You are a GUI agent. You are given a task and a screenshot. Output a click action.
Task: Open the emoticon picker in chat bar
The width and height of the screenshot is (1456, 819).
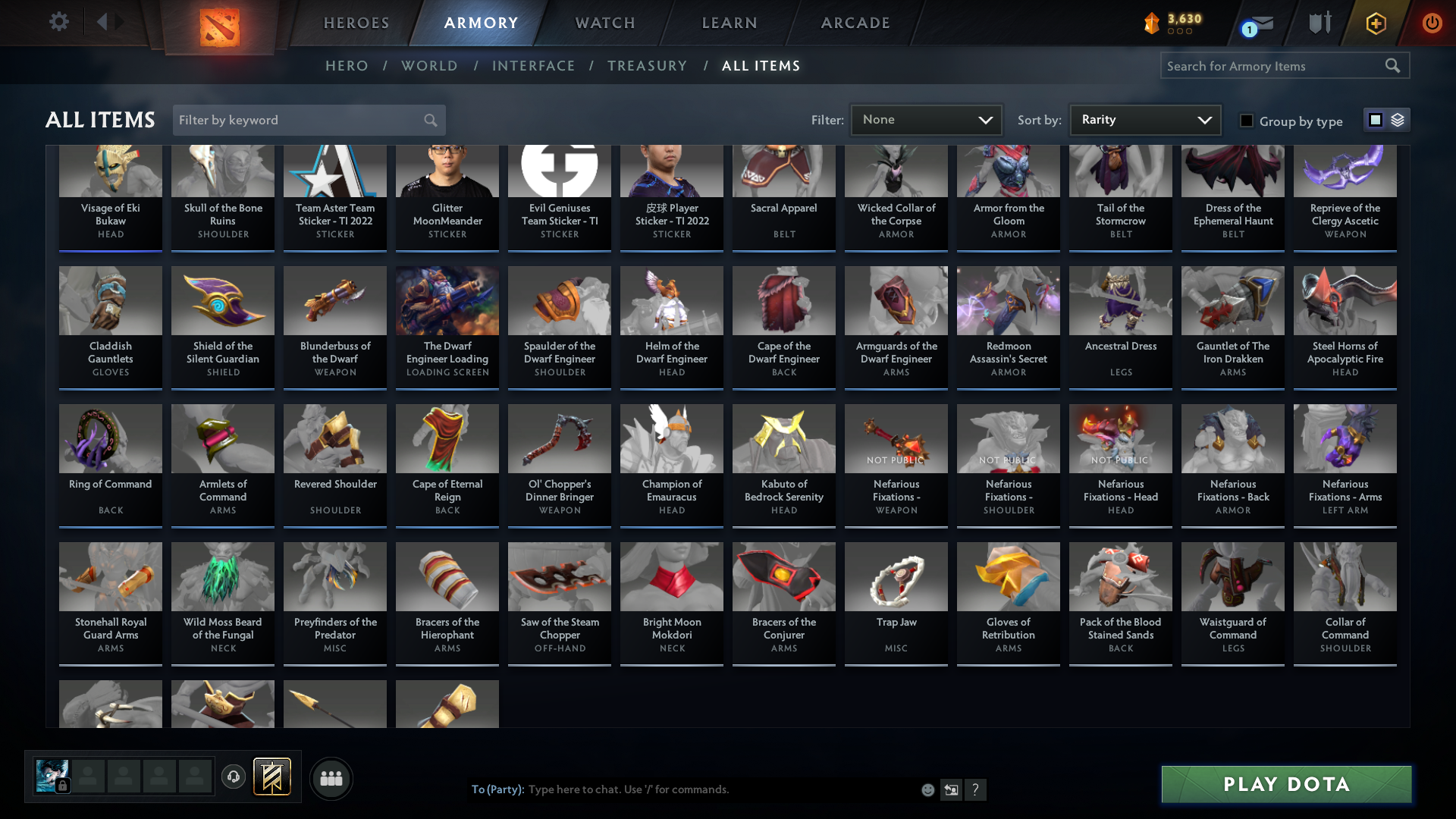click(x=927, y=789)
